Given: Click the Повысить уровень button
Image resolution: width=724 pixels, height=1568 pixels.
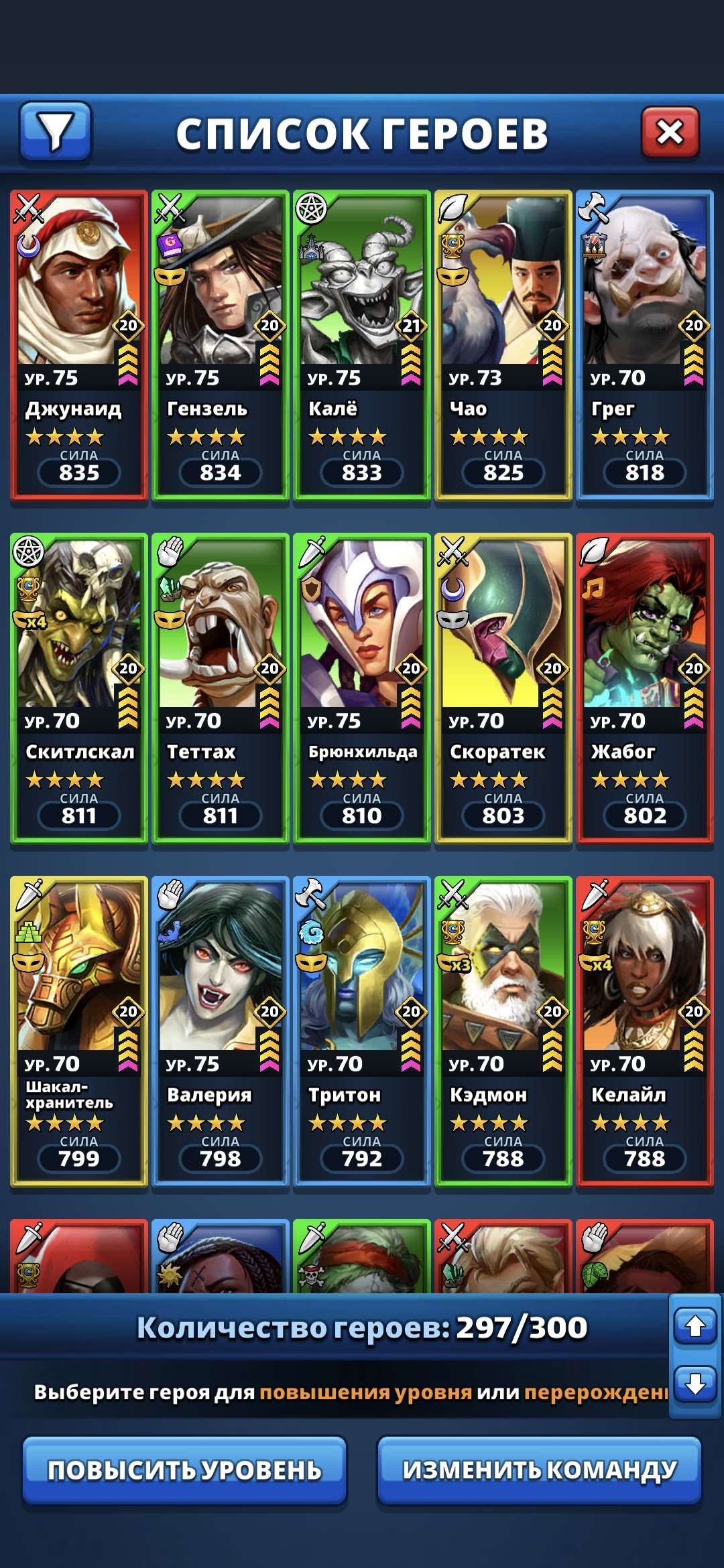Looking at the screenshot, I should (184, 1470).
